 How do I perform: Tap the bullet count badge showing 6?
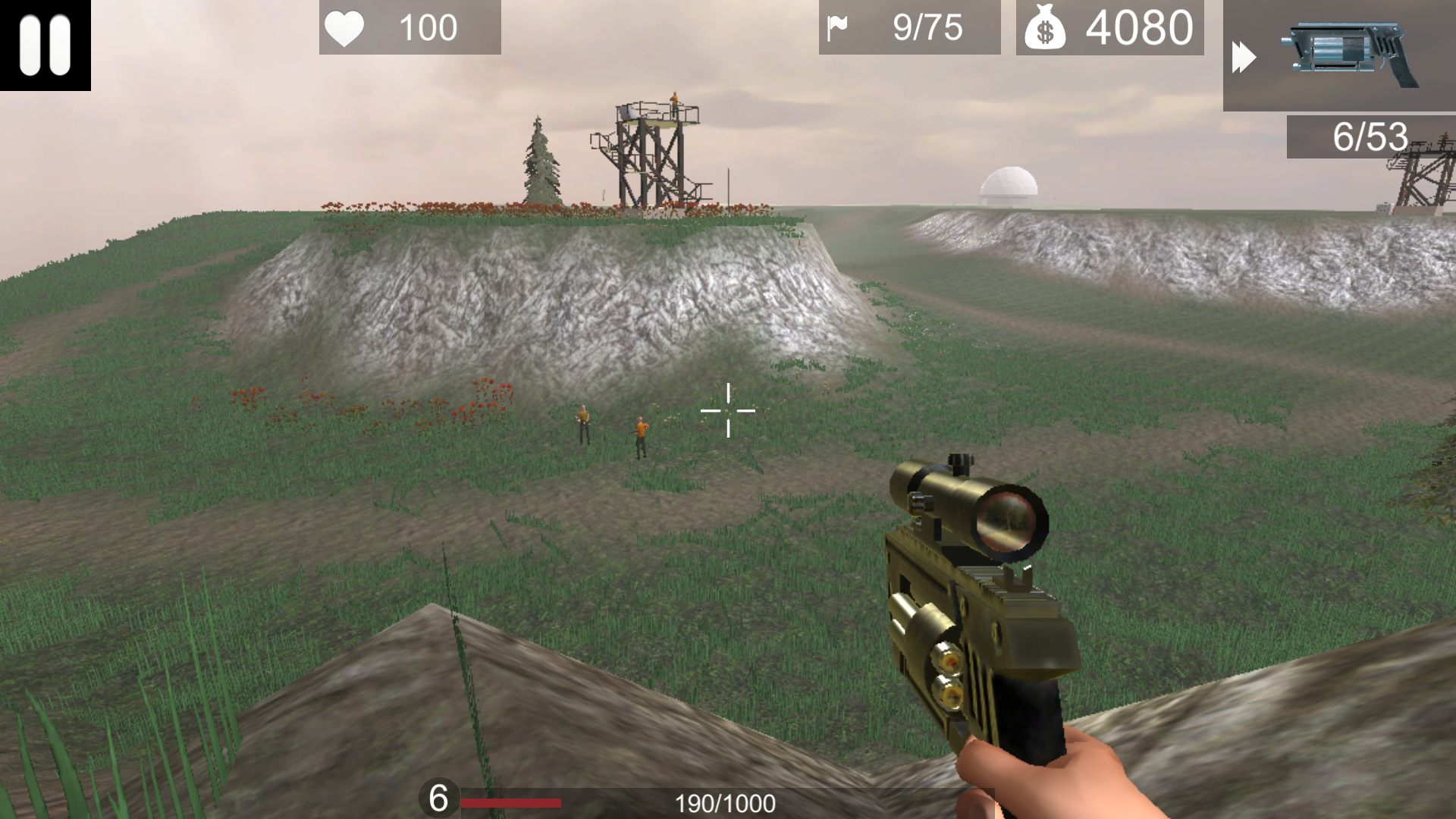(x=438, y=798)
